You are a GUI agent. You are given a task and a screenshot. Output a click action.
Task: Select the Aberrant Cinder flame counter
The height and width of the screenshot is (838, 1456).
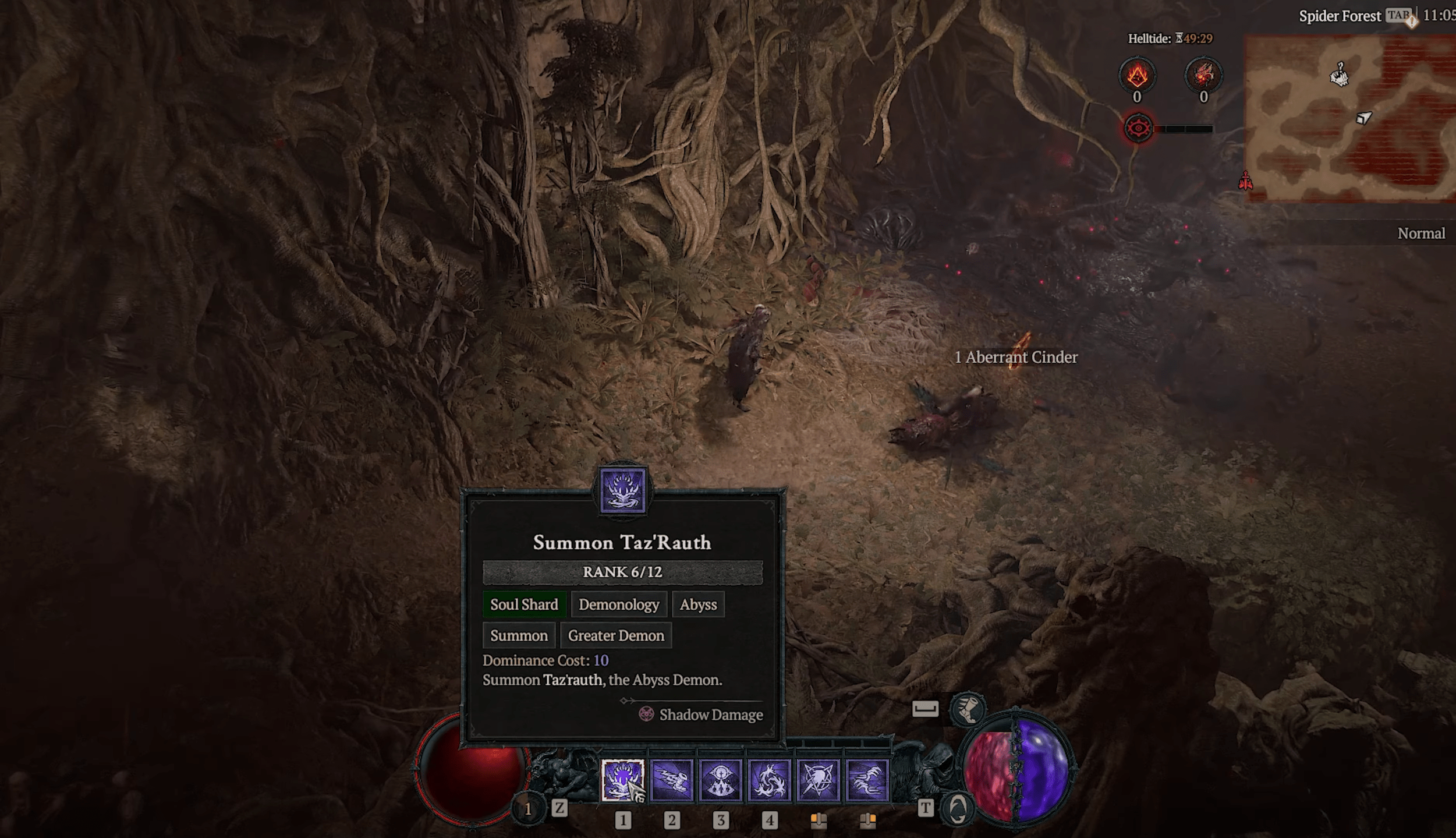point(1136,75)
